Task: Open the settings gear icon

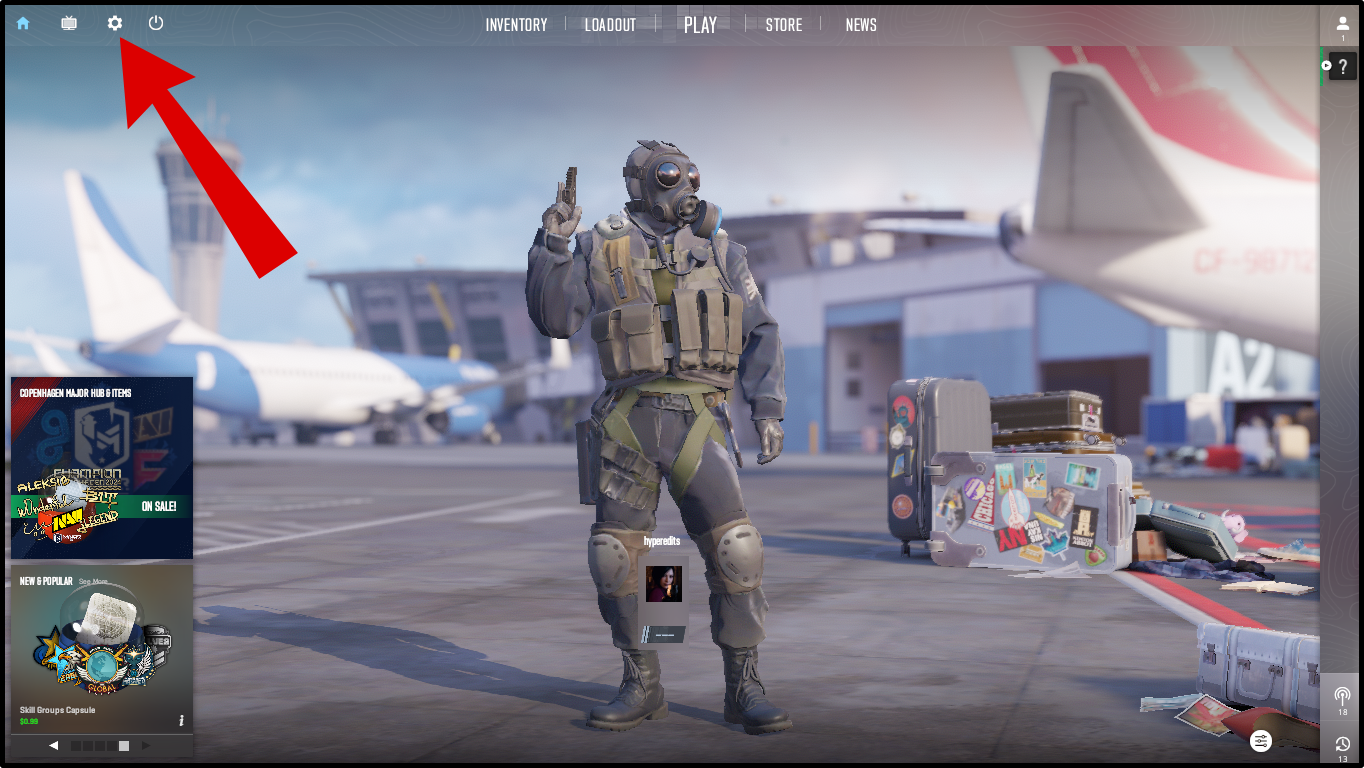Action: [115, 23]
